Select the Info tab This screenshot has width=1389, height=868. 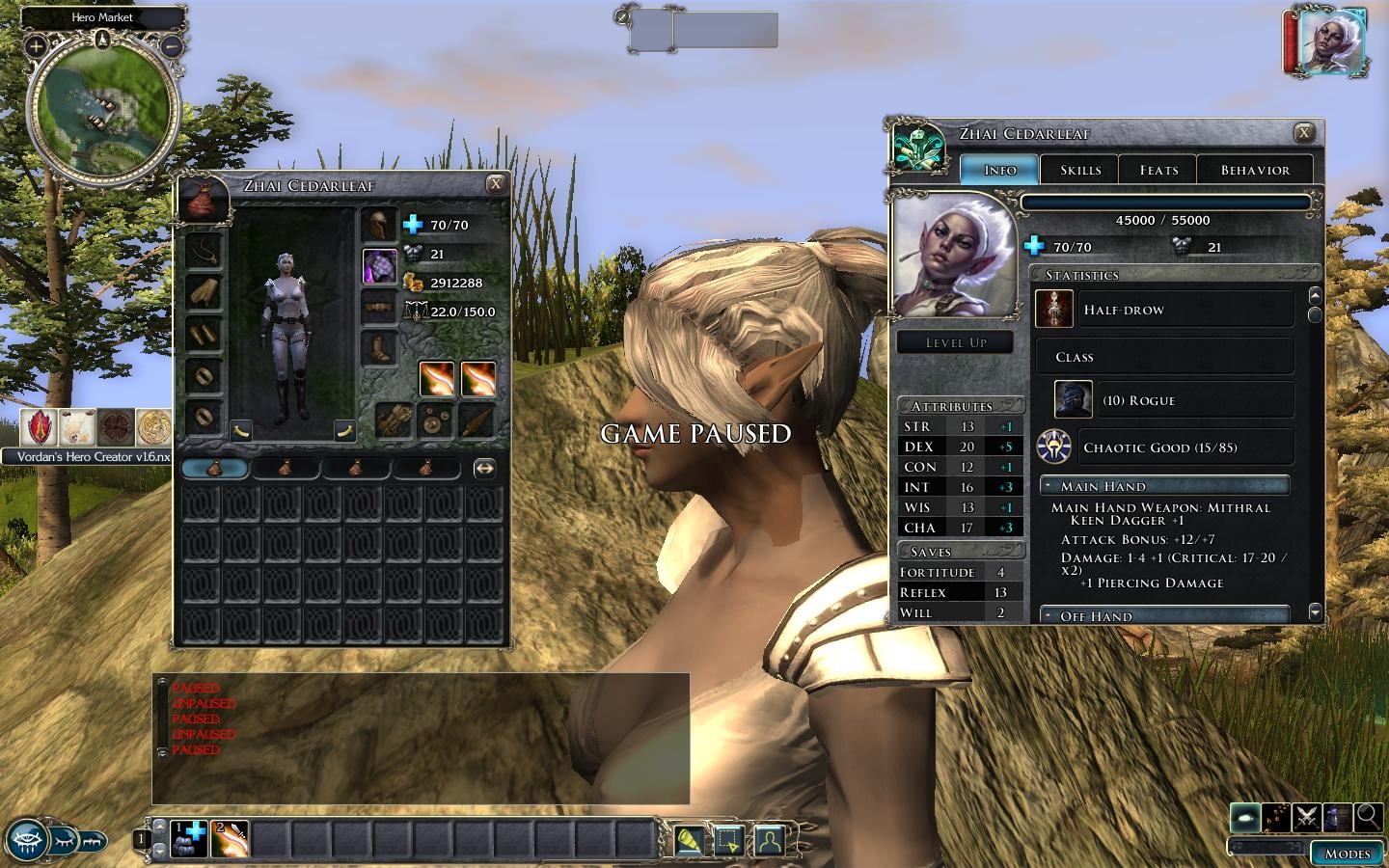999,170
